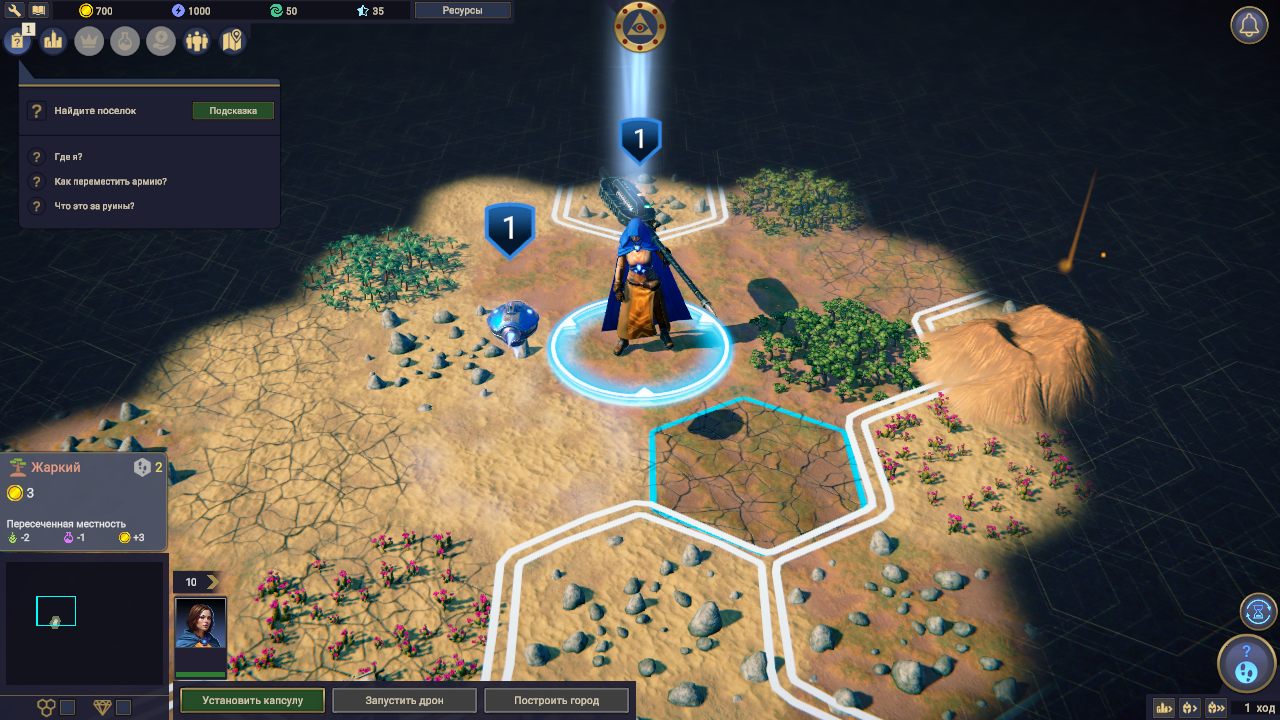
Task: Choose Установить капсулу action
Action: pos(253,700)
